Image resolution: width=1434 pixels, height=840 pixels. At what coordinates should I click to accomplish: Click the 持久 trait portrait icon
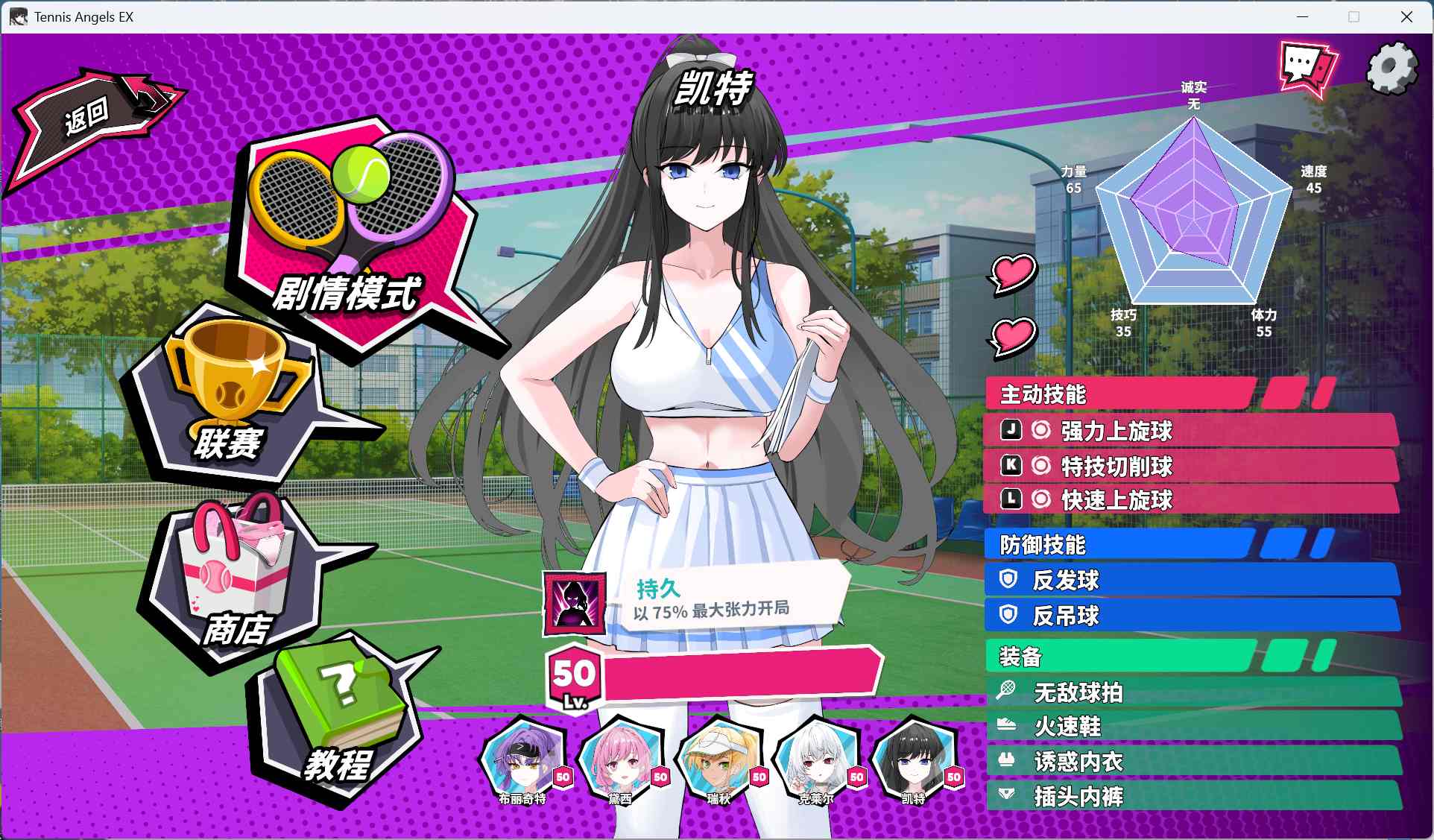point(574,601)
